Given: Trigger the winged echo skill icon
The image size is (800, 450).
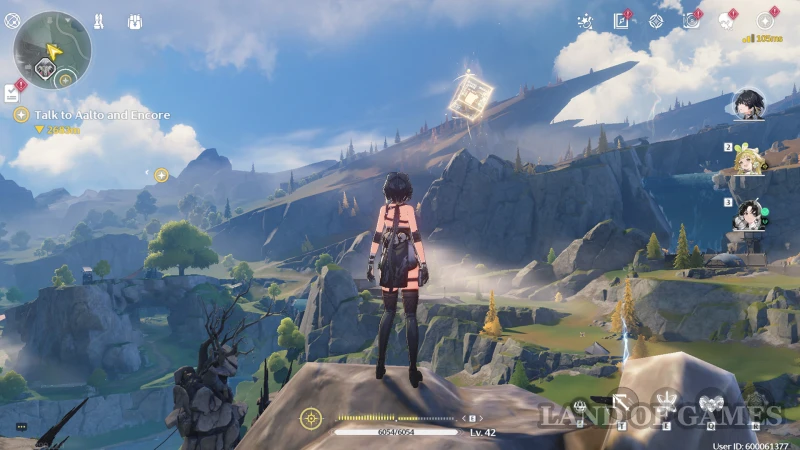Looking at the screenshot, I should pyautogui.click(x=710, y=403).
